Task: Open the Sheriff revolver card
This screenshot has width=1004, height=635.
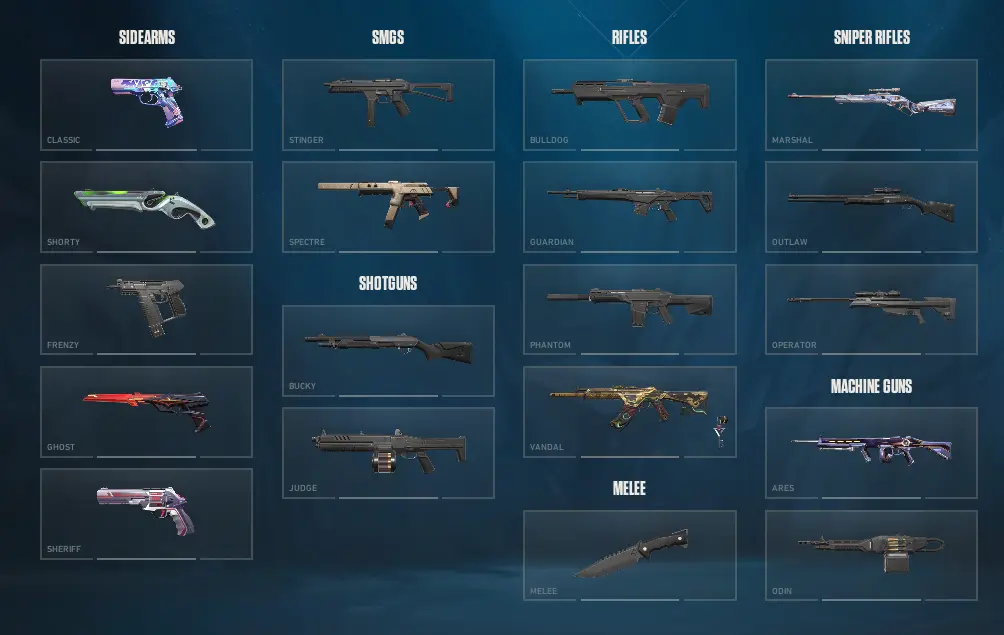Action: click(x=146, y=513)
